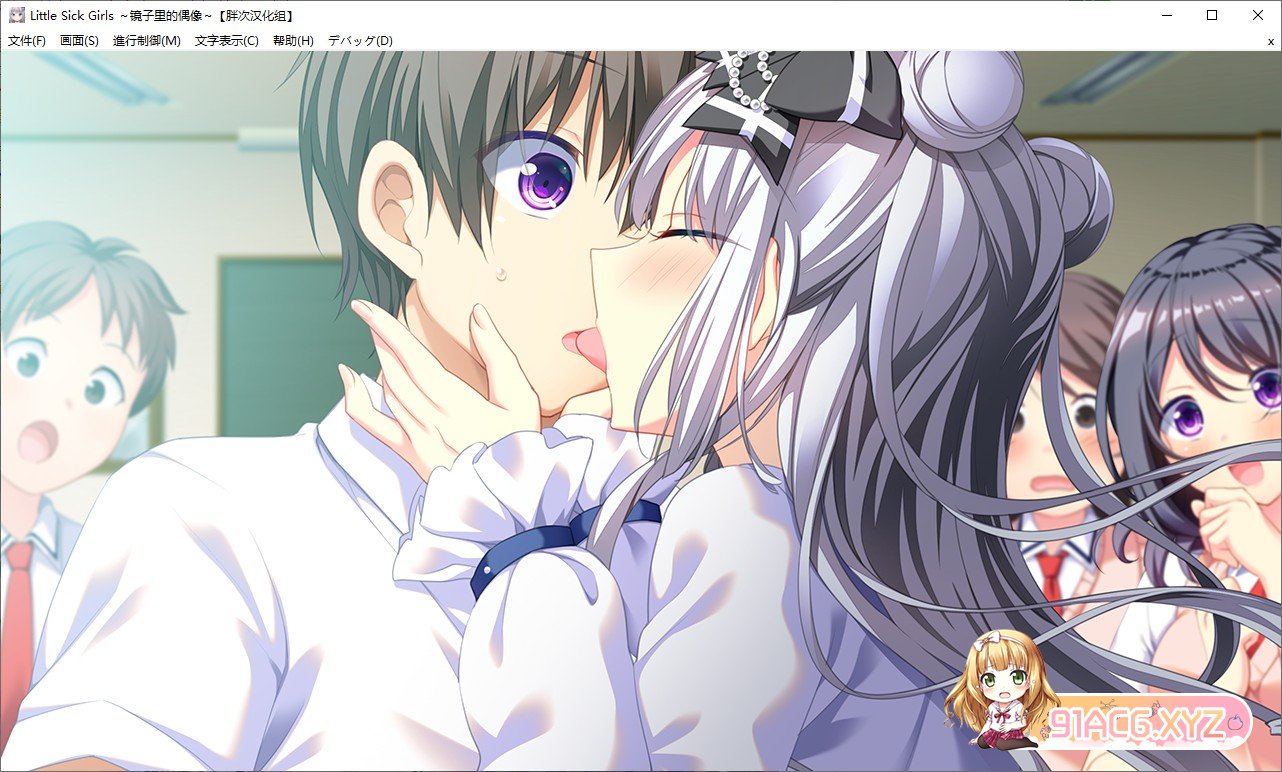Screen dimensions: 1282x772
Task: Minimize the game window
Action: (1166, 14)
